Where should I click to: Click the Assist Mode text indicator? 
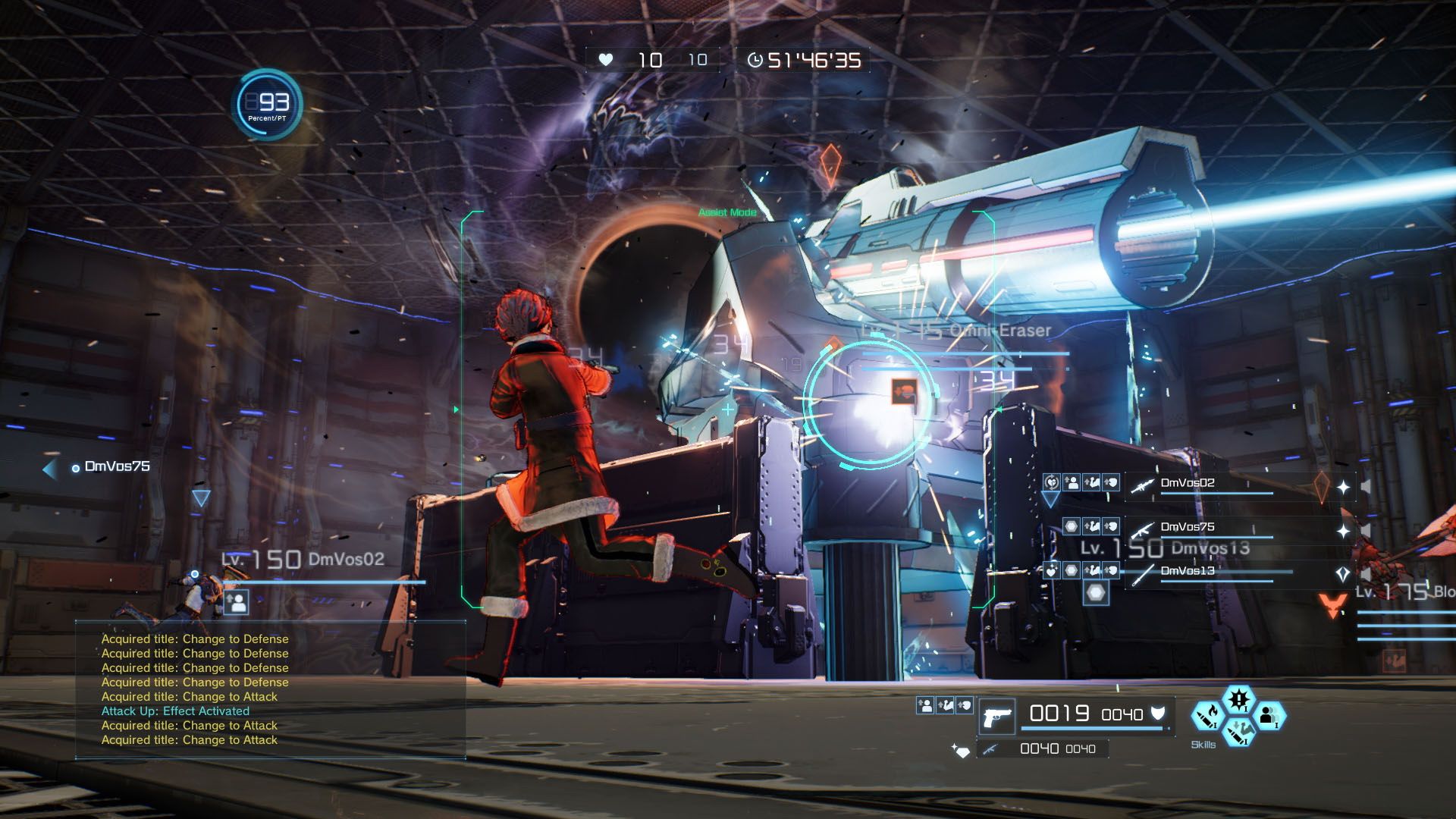pyautogui.click(x=726, y=213)
